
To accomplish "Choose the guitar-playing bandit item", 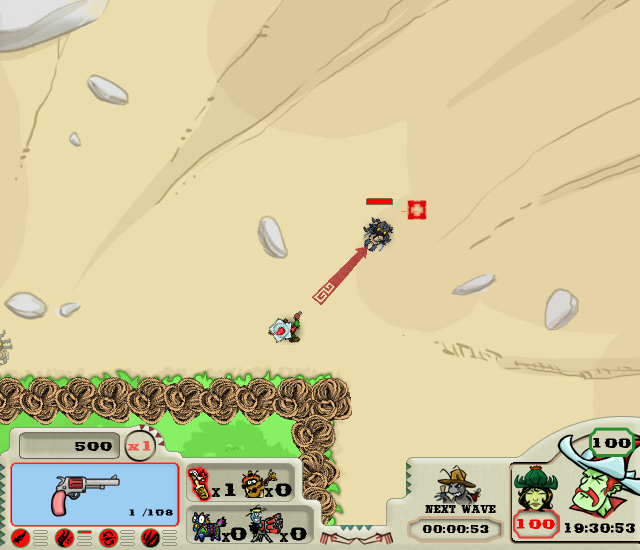I will (256, 484).
